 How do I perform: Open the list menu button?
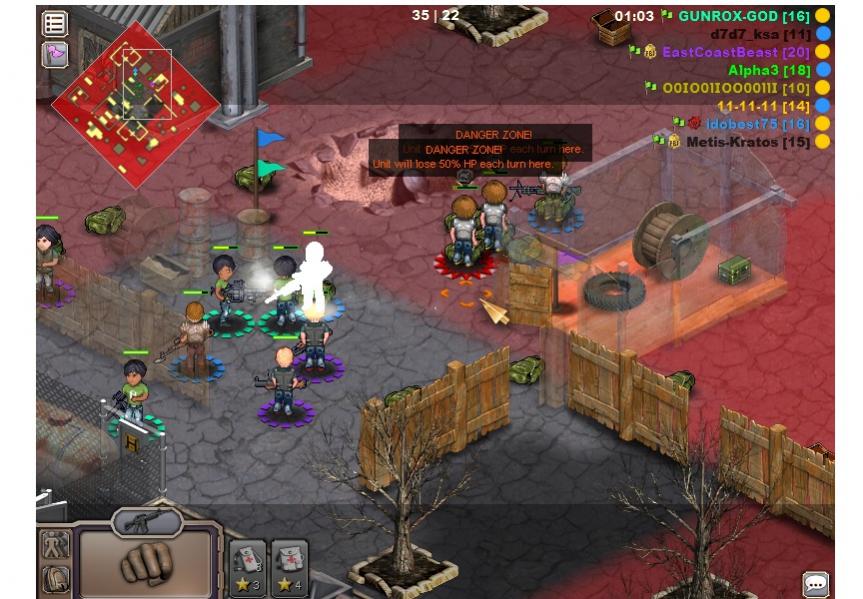(54, 23)
